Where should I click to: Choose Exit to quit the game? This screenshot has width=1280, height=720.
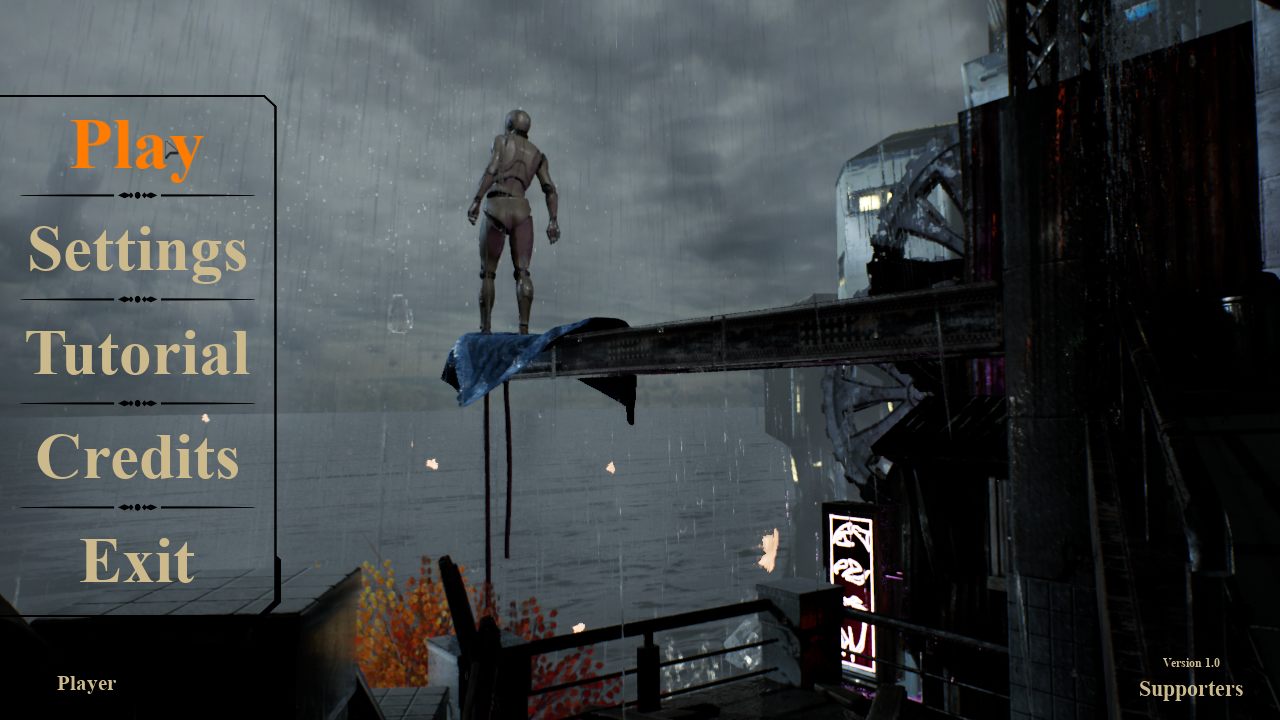(137, 560)
